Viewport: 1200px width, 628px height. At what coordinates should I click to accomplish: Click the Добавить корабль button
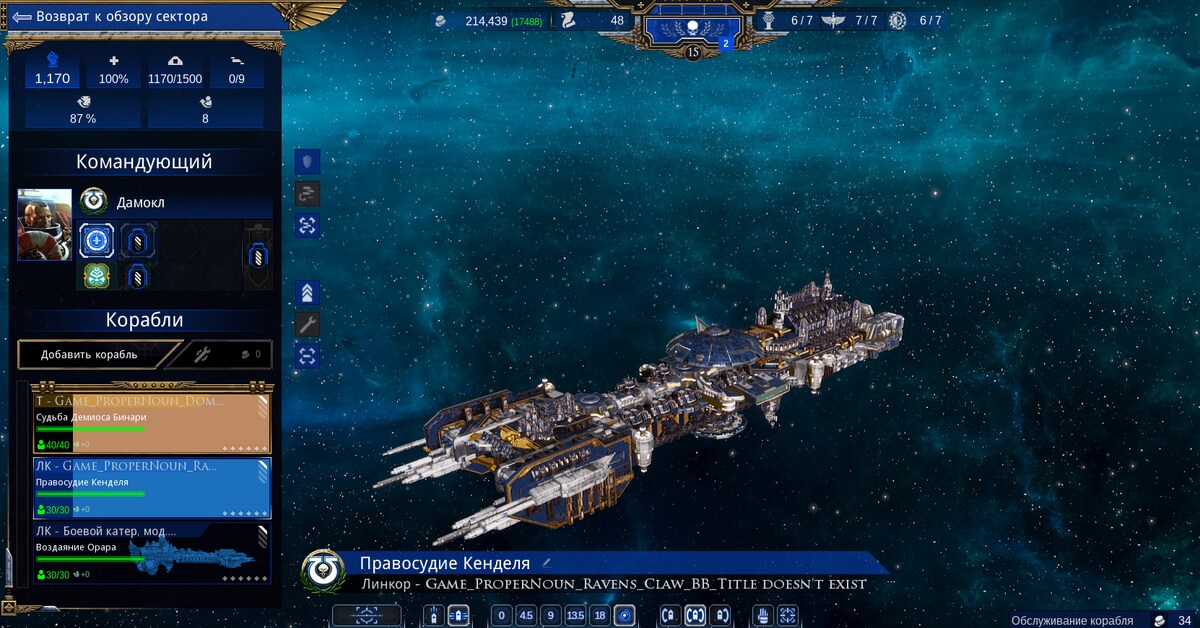[90, 354]
